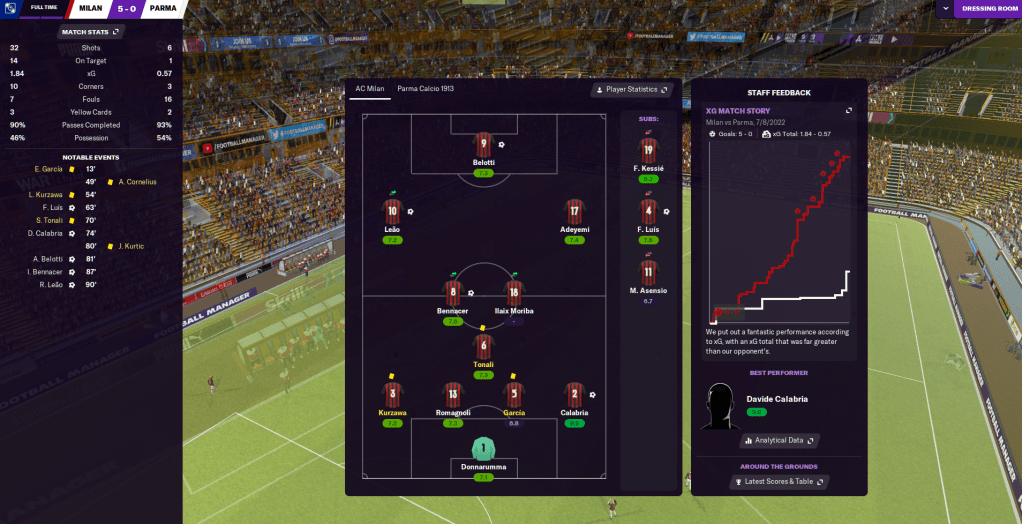Select Leão's shirt on the formation
The image size is (1022, 524).
(392, 212)
